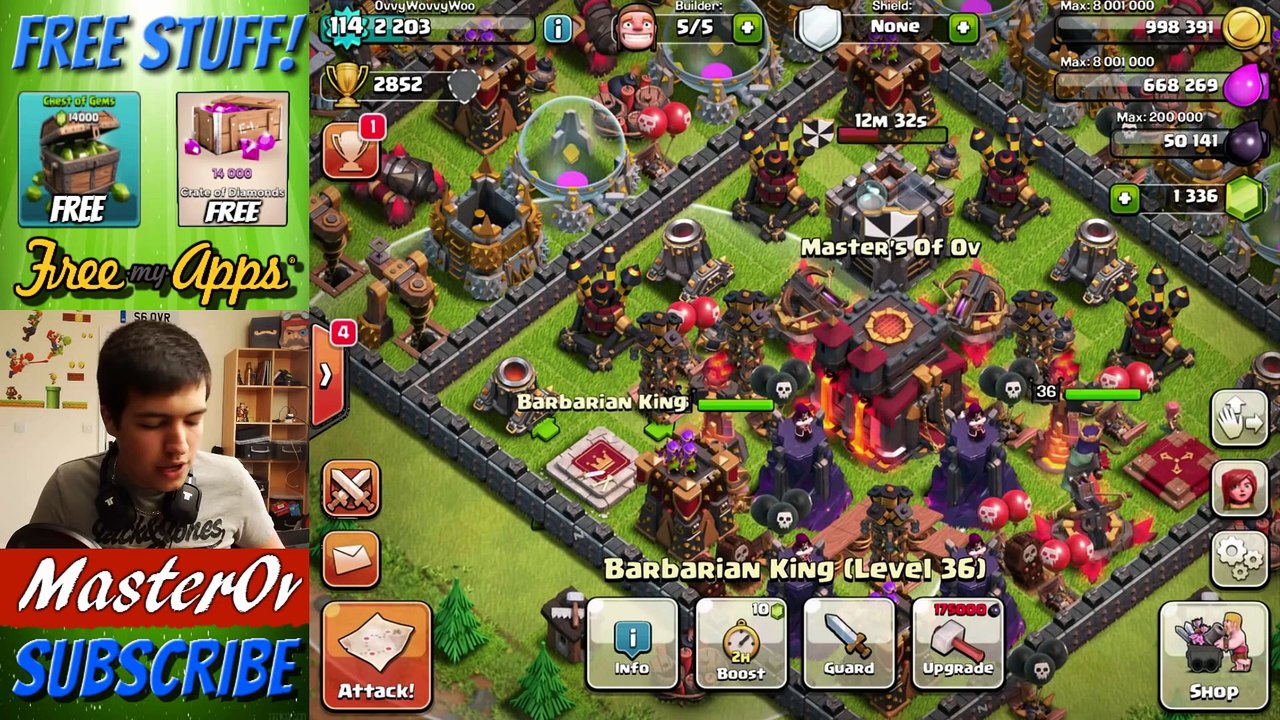Buy a shield with the green plus

point(963,28)
